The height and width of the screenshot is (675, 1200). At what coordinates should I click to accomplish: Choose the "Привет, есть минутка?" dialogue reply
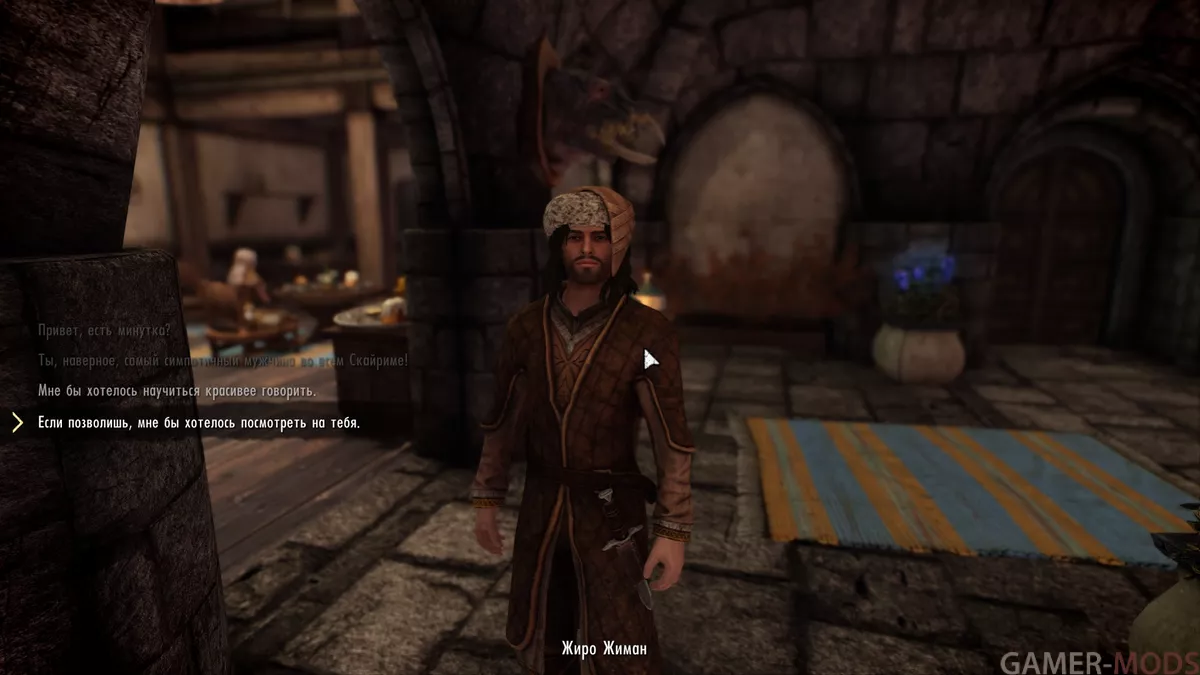coord(104,329)
